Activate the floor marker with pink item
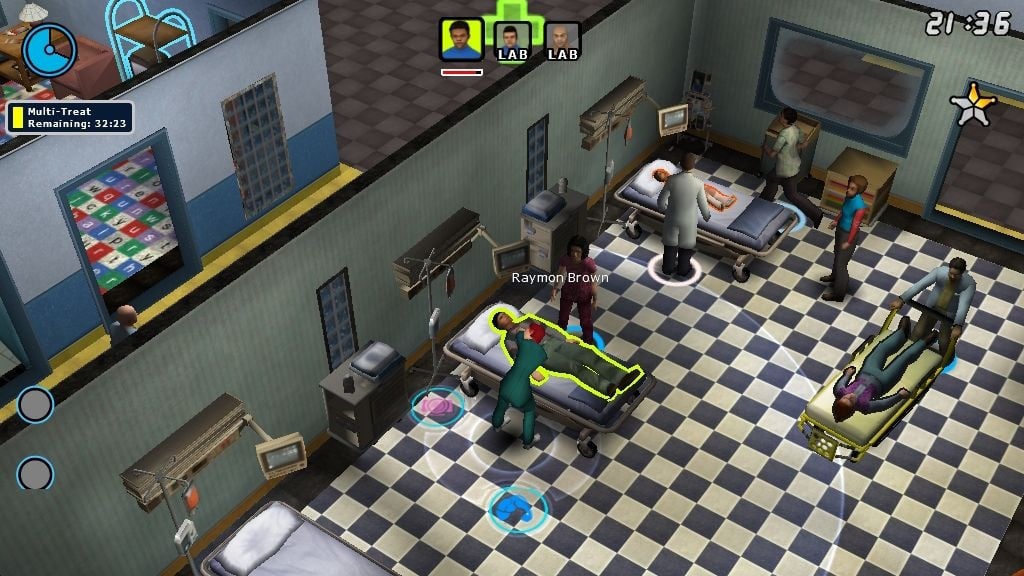Viewport: 1024px width, 576px height. tap(437, 407)
